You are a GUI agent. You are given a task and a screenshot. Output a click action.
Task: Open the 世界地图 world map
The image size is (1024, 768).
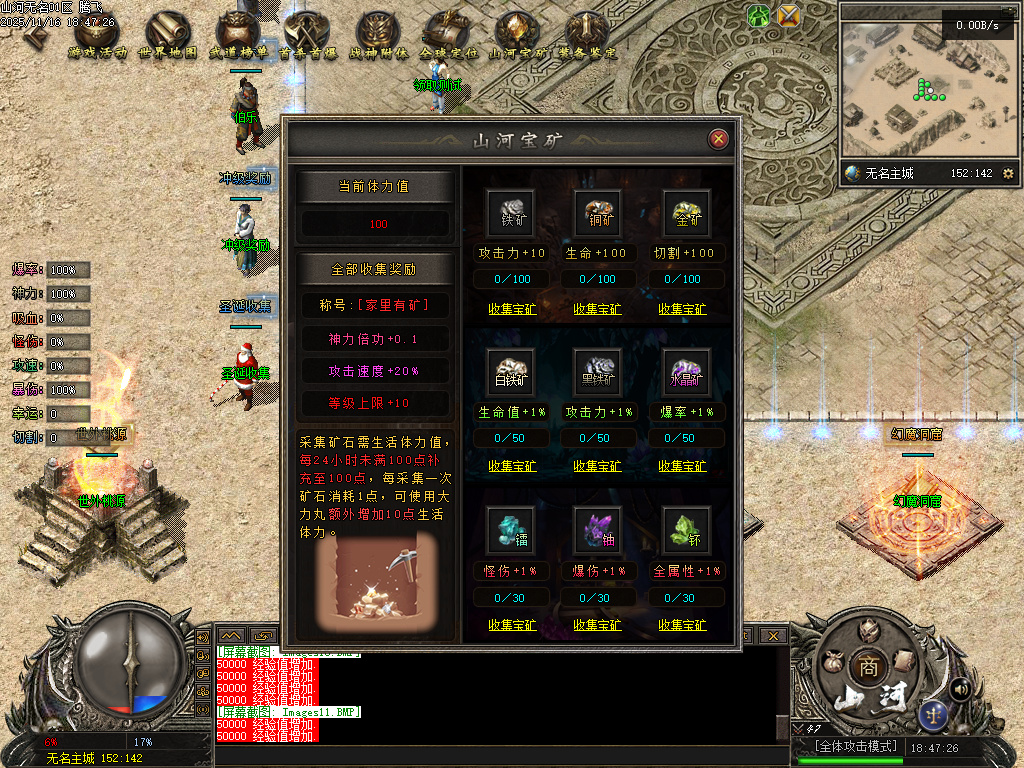tap(167, 36)
